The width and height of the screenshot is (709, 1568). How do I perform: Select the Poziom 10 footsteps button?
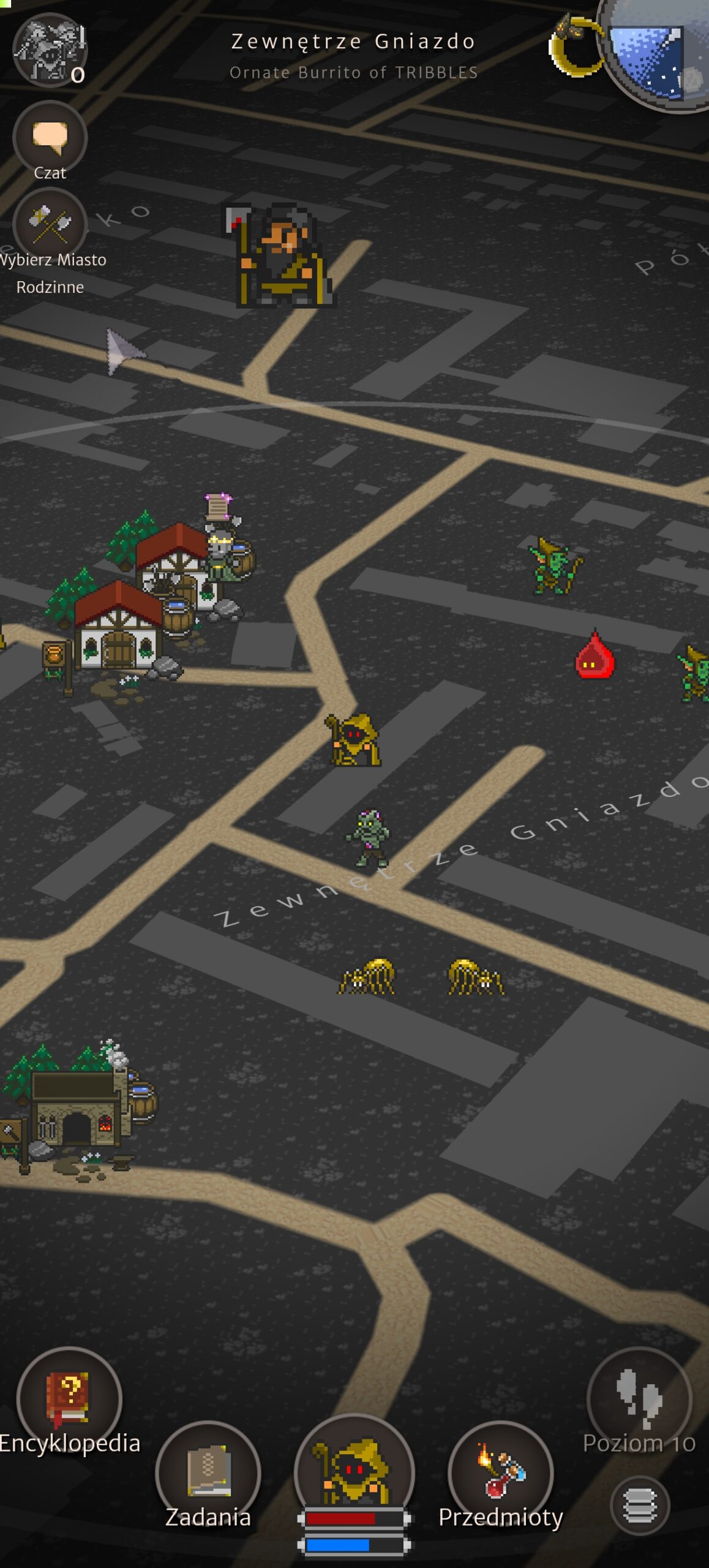pos(639,1400)
